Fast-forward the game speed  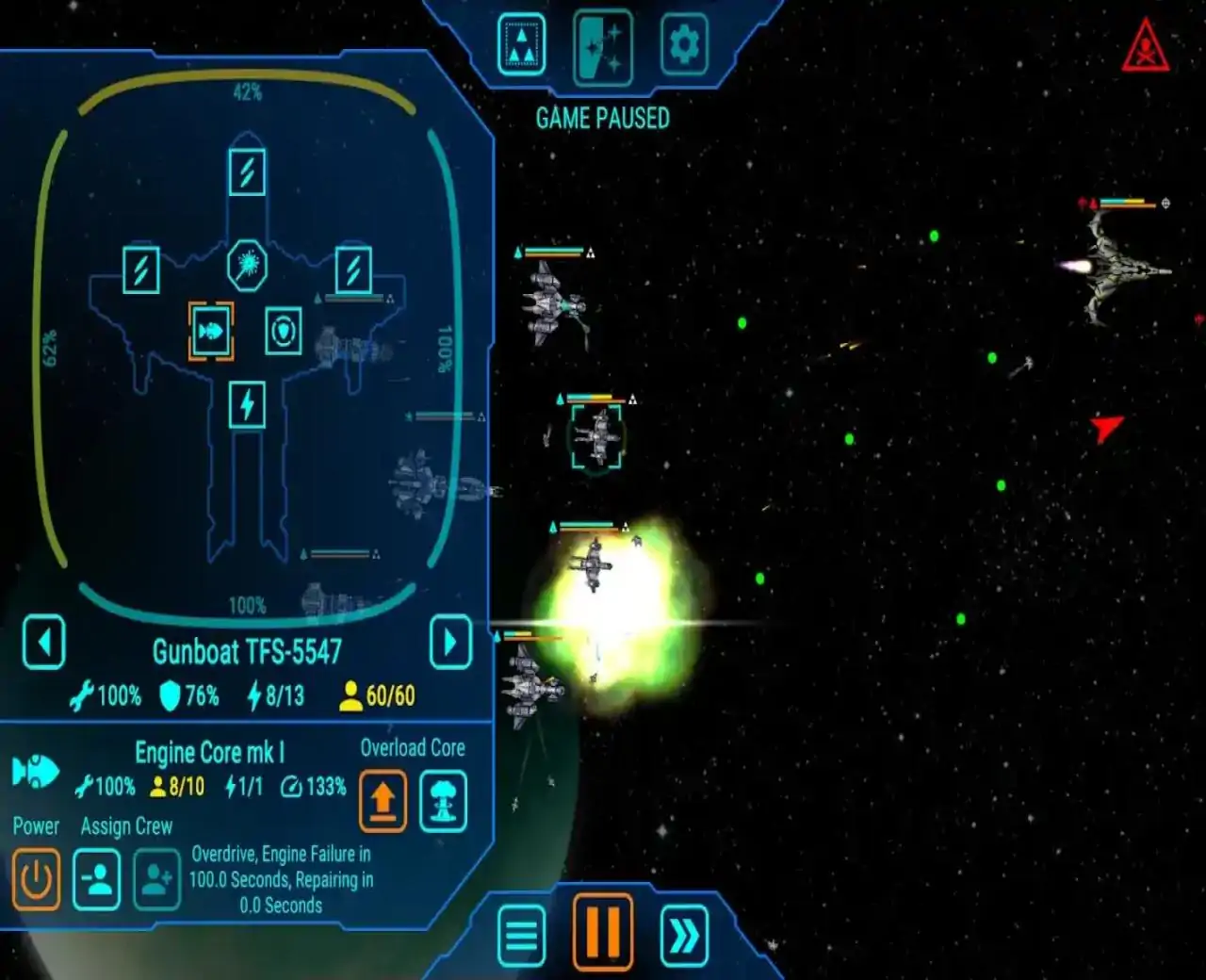click(684, 936)
